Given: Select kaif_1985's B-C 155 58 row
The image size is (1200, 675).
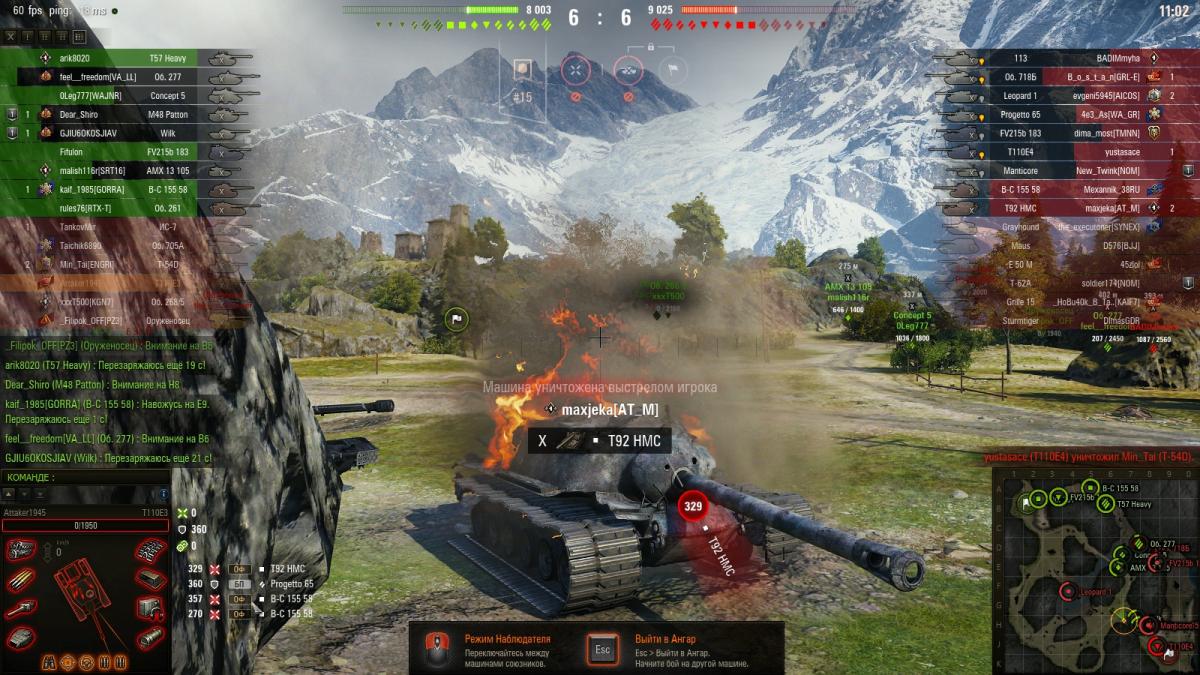Looking at the screenshot, I should point(130,189).
